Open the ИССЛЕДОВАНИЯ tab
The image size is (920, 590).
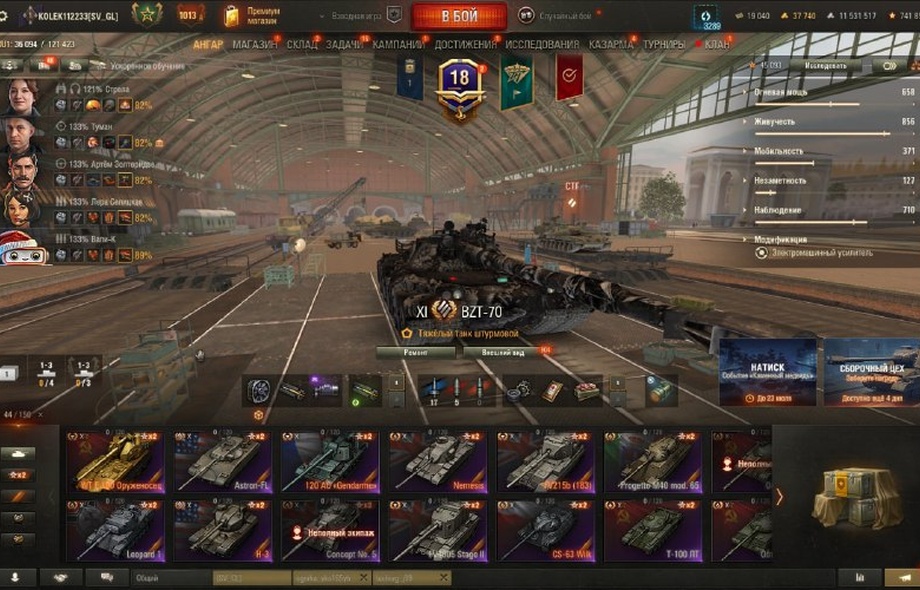[542, 45]
